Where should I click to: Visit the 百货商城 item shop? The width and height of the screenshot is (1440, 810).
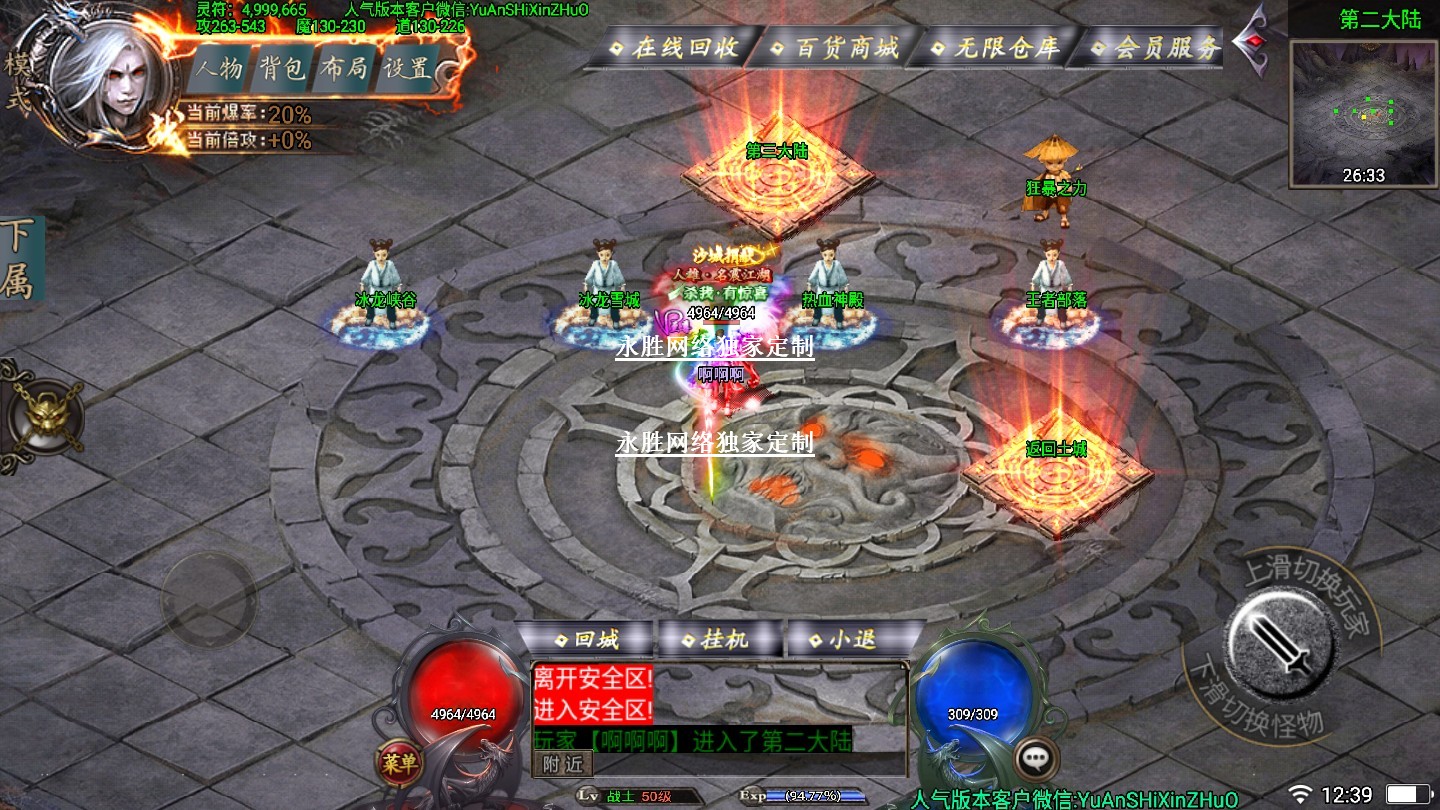click(x=835, y=47)
